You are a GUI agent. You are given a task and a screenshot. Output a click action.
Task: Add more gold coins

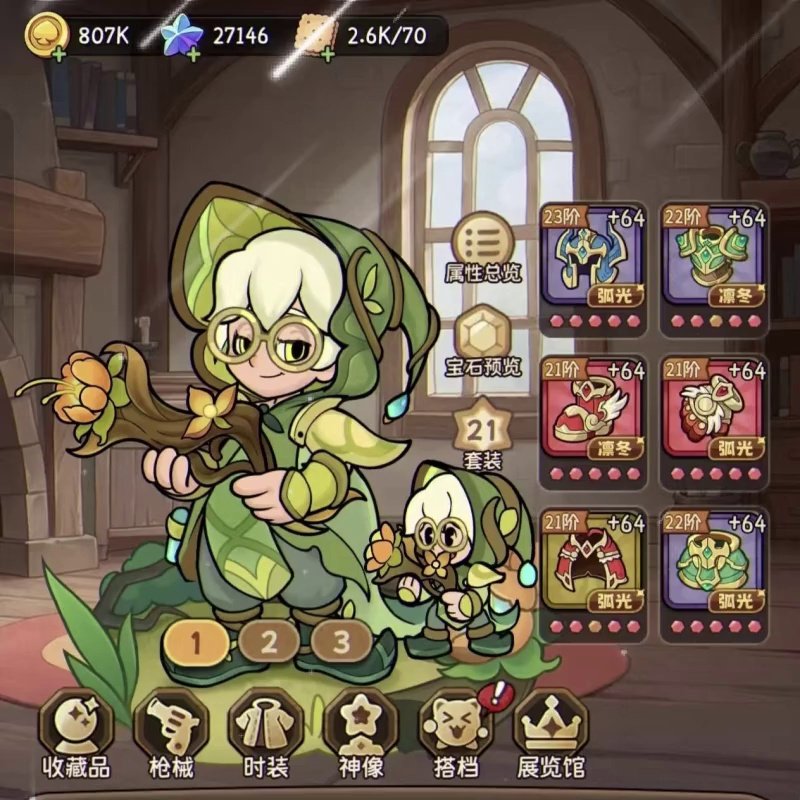pyautogui.click(x=60, y=54)
